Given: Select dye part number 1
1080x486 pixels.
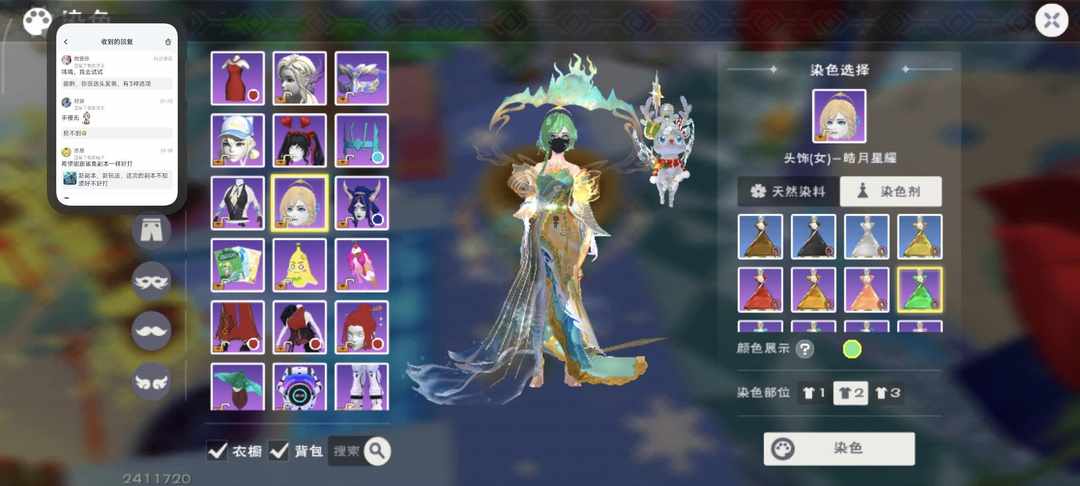Looking at the screenshot, I should pyautogui.click(x=813, y=393).
